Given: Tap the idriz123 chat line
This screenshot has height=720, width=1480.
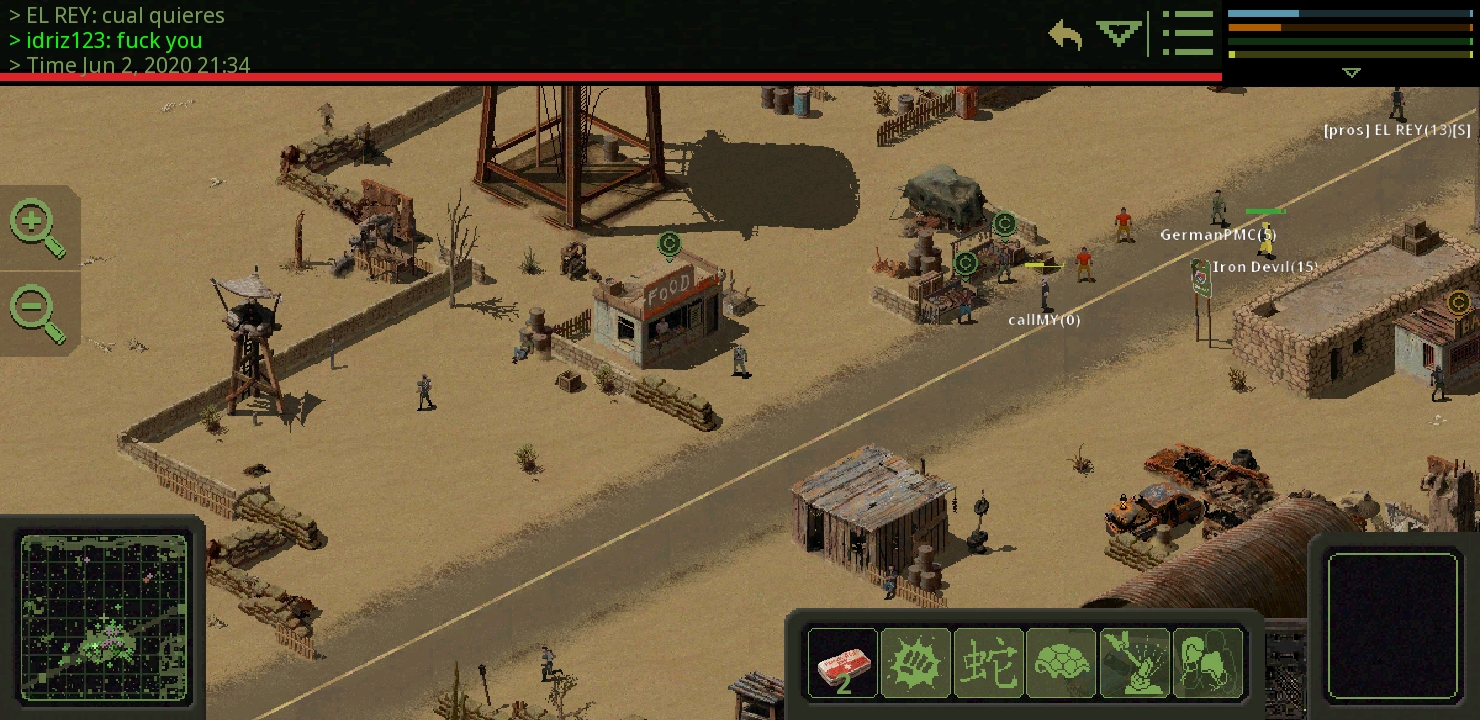Looking at the screenshot, I should [x=113, y=40].
